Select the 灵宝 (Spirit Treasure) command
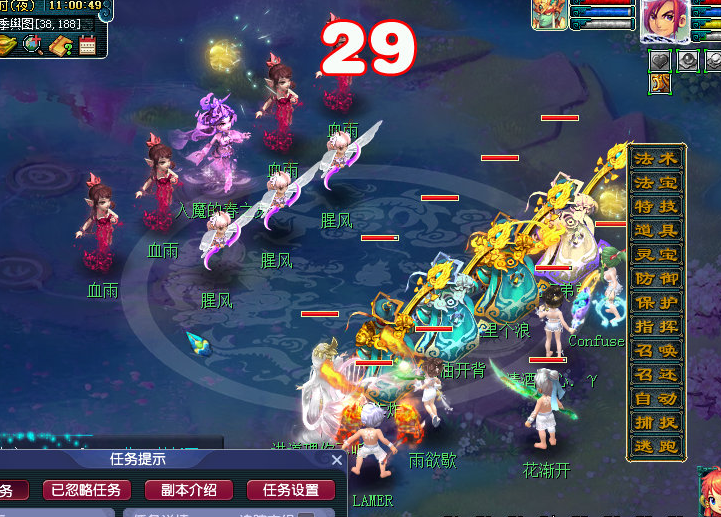Image resolution: width=721 pixels, height=517 pixels. tap(656, 255)
